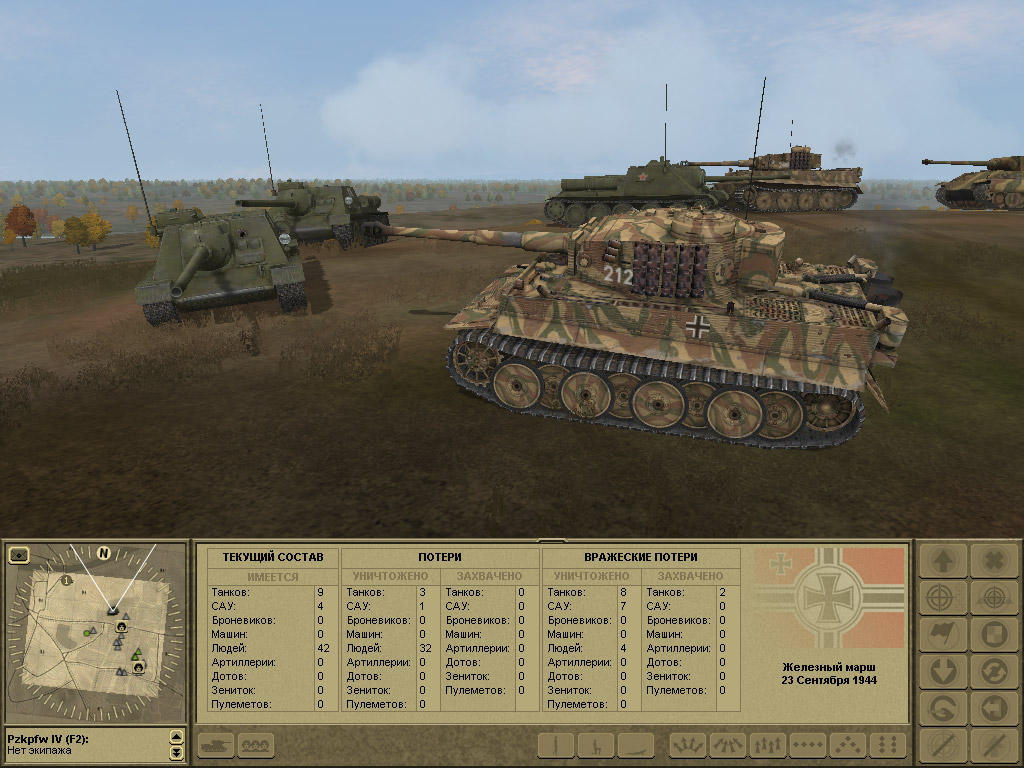
Task: Click the circular arrows rotate button
Action: (993, 671)
